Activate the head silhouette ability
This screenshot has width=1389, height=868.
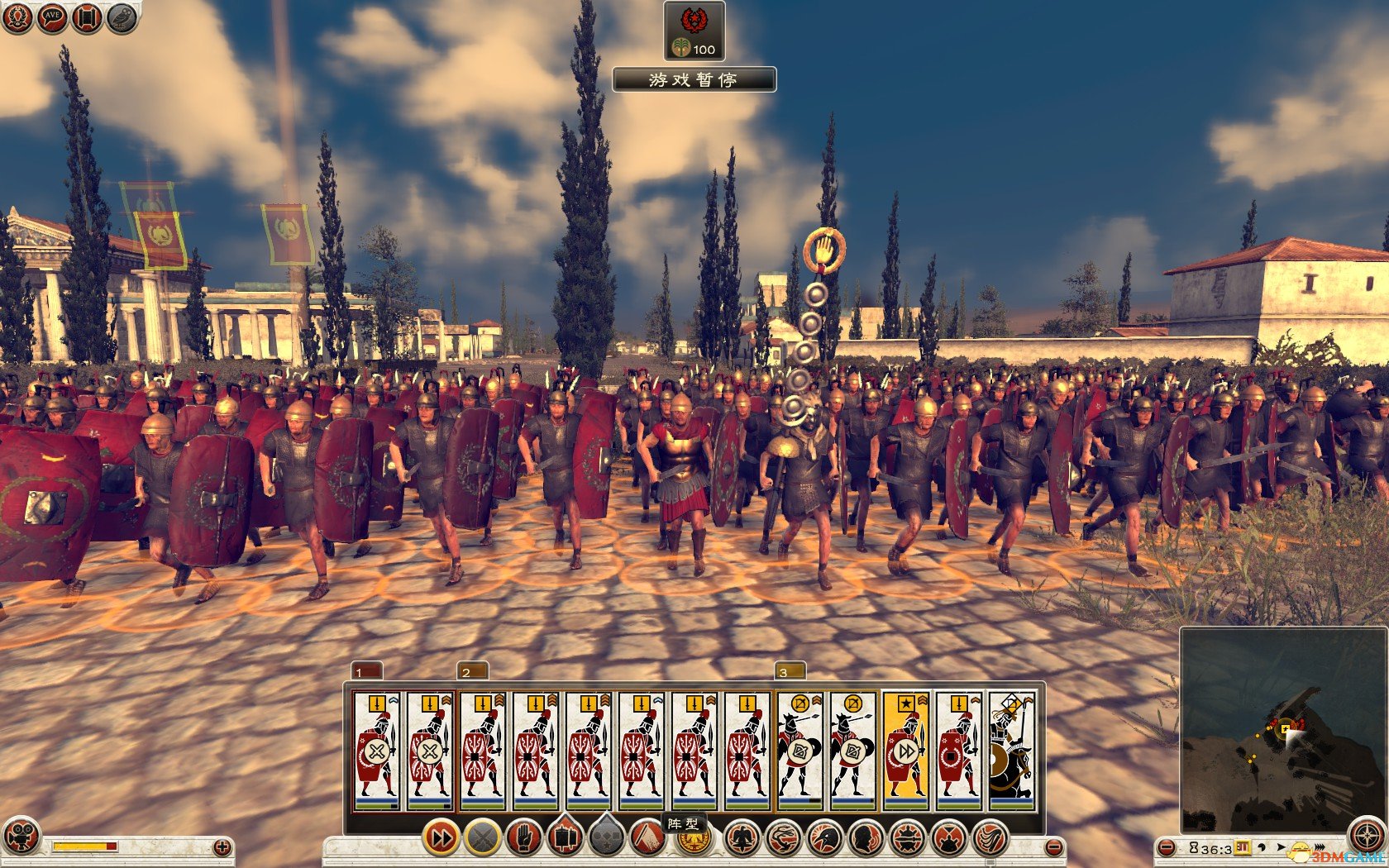tap(866, 838)
